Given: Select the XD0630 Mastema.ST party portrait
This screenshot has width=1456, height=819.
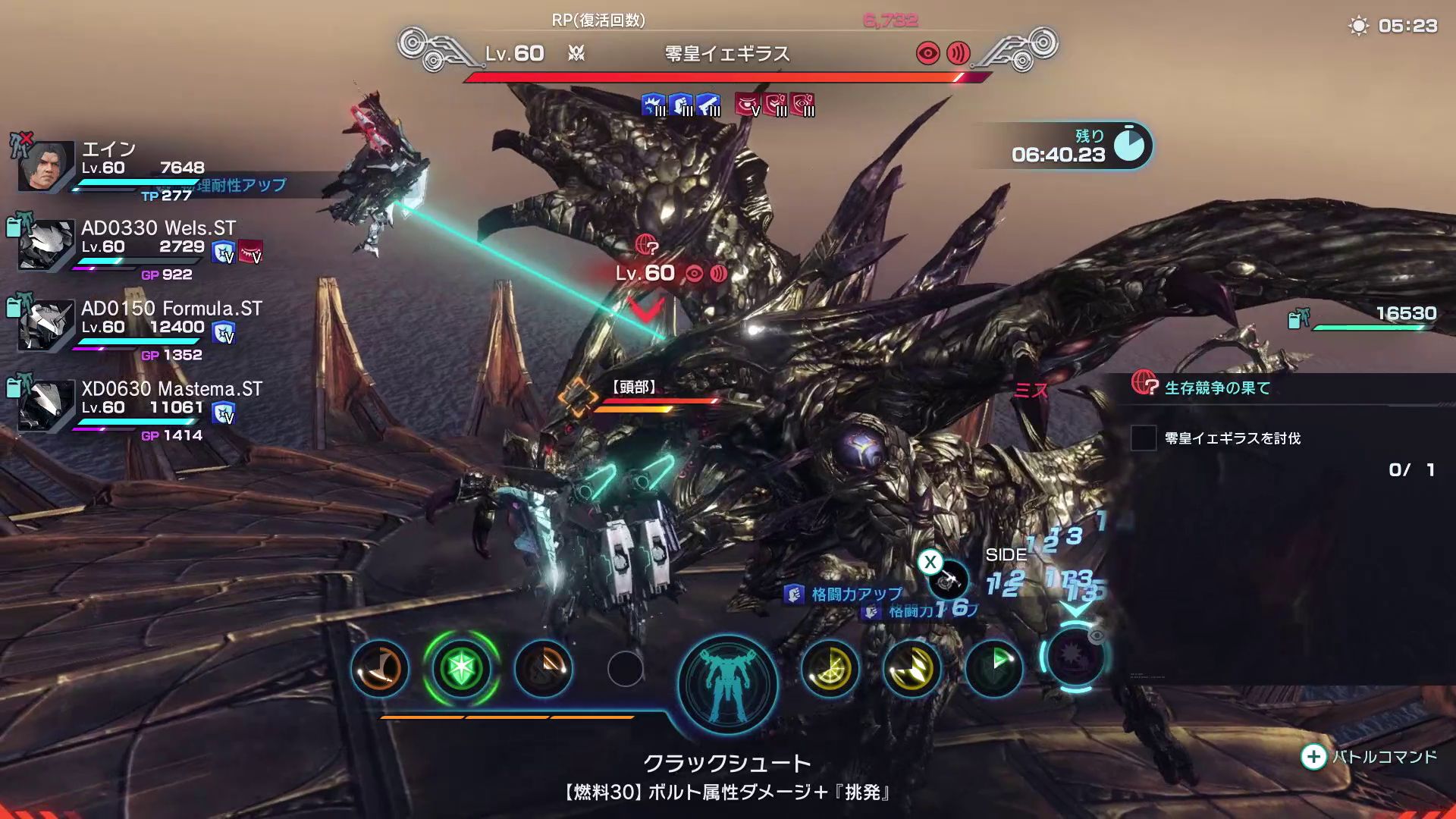Looking at the screenshot, I should tap(47, 406).
